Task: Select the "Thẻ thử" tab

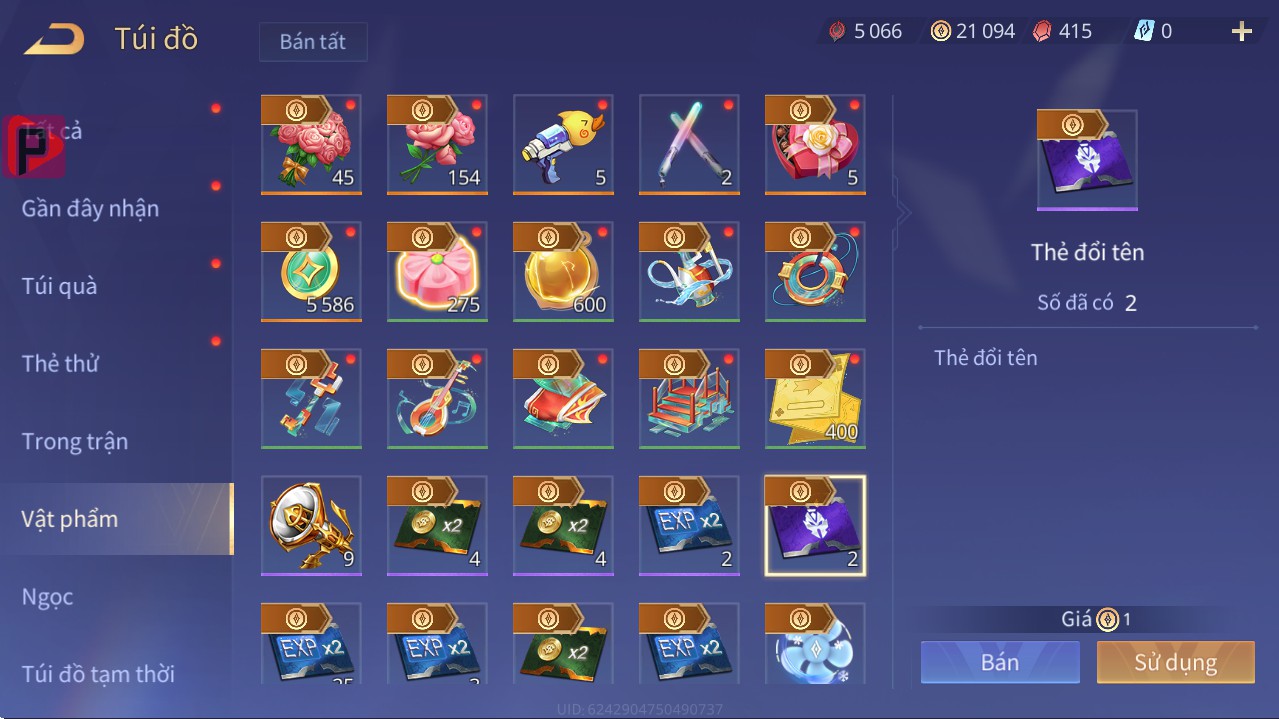Action: click(60, 363)
